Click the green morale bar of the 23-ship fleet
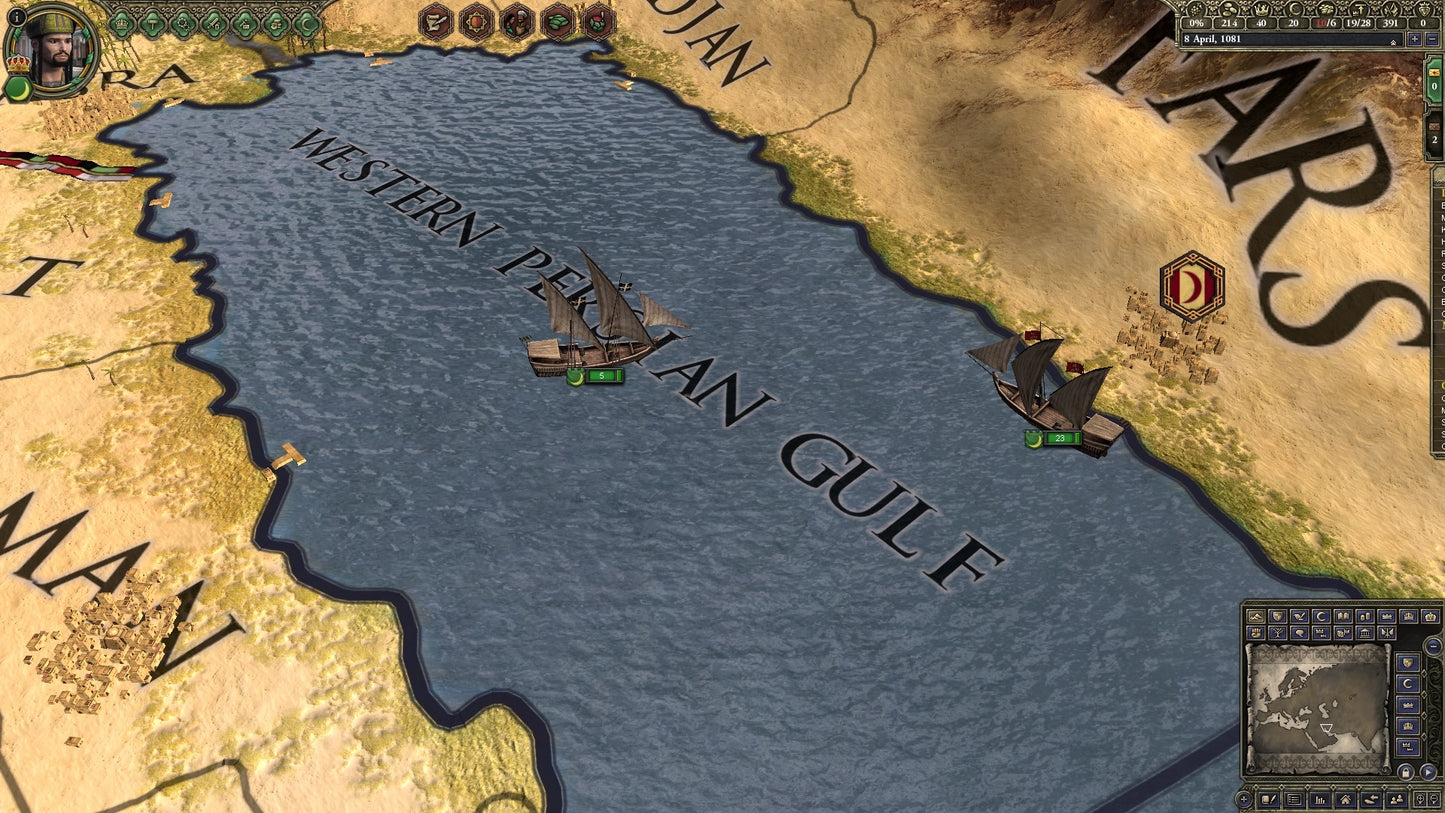This screenshot has height=813, width=1445. (x=1062, y=437)
